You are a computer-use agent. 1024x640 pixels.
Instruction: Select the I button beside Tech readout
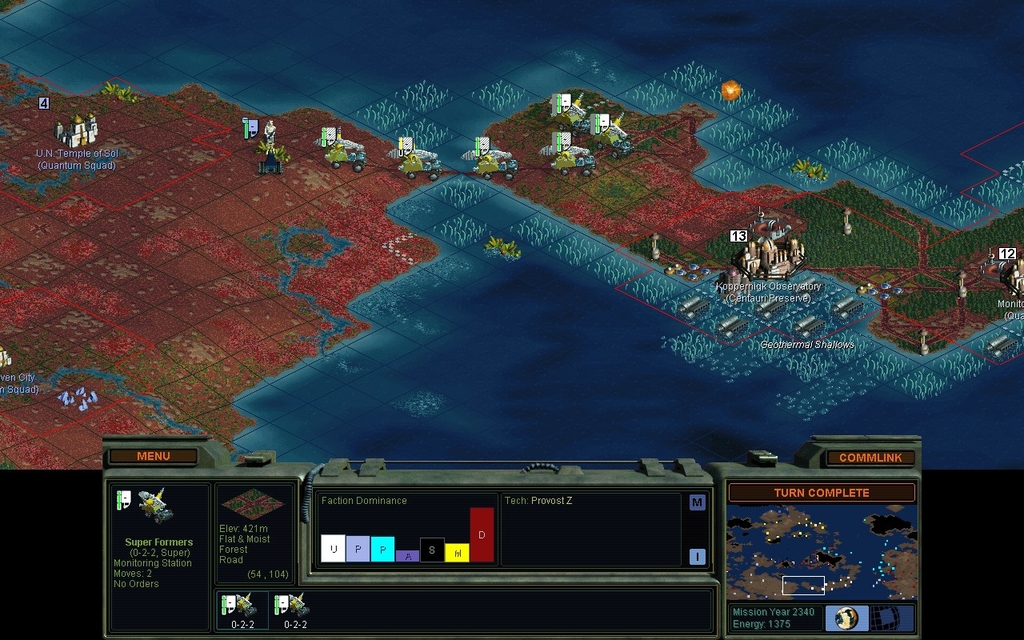(x=697, y=557)
